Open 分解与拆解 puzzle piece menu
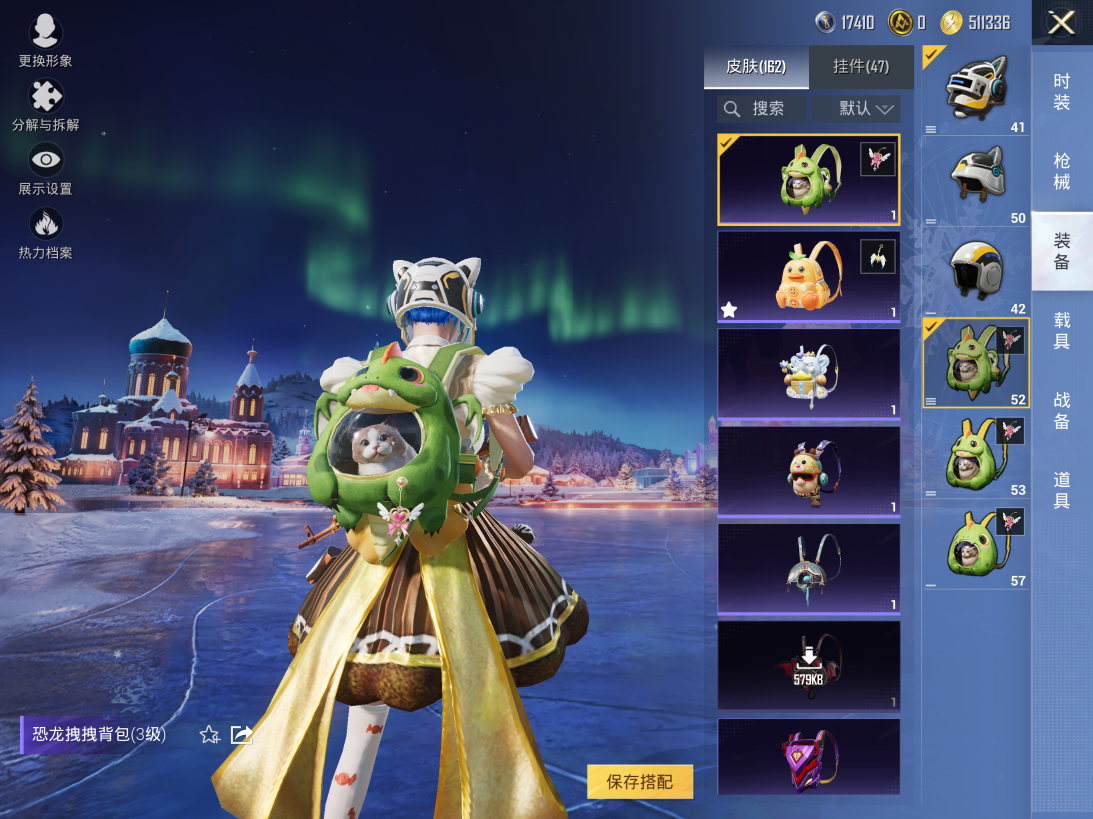 click(45, 105)
